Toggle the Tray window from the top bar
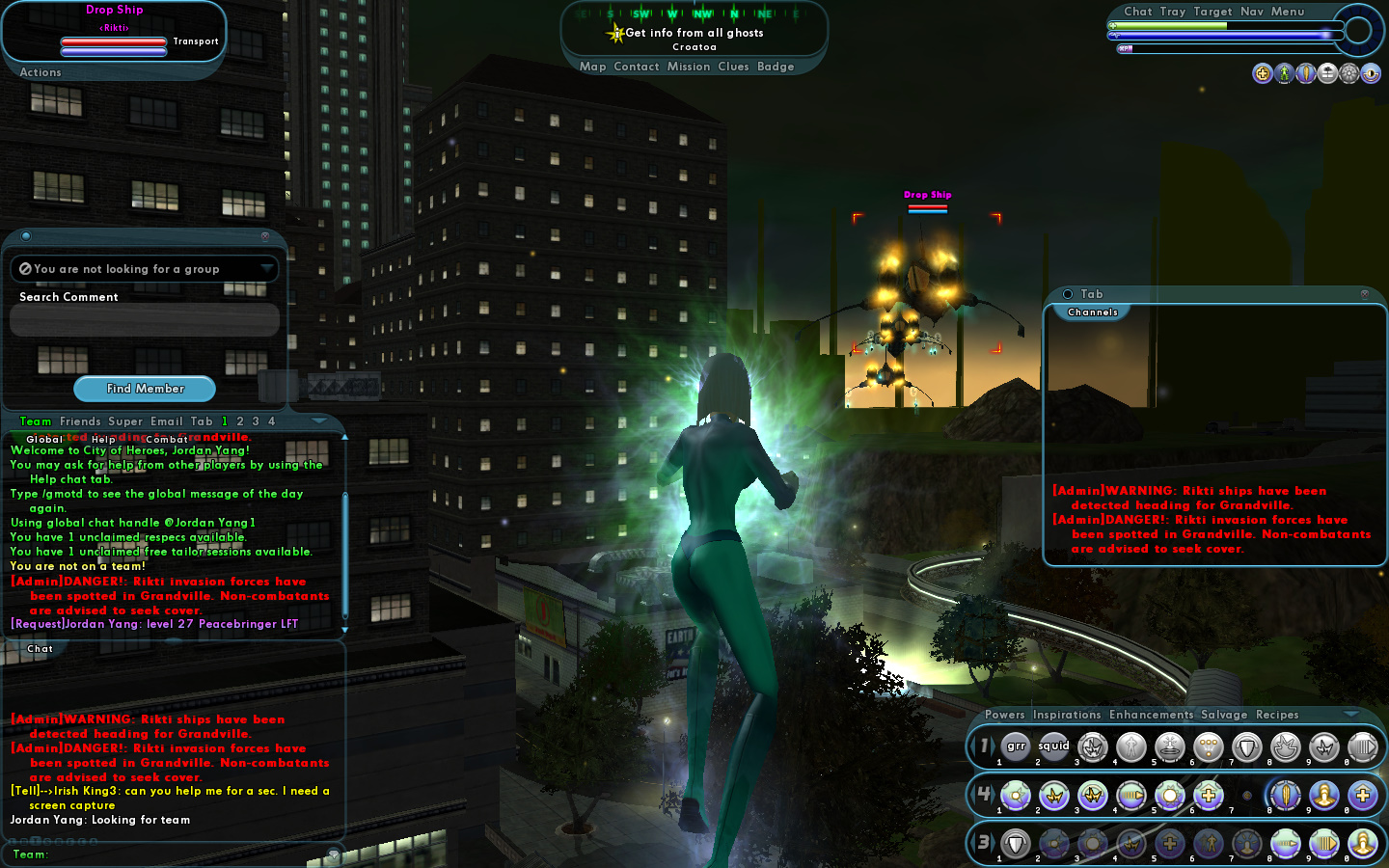 [x=1172, y=12]
